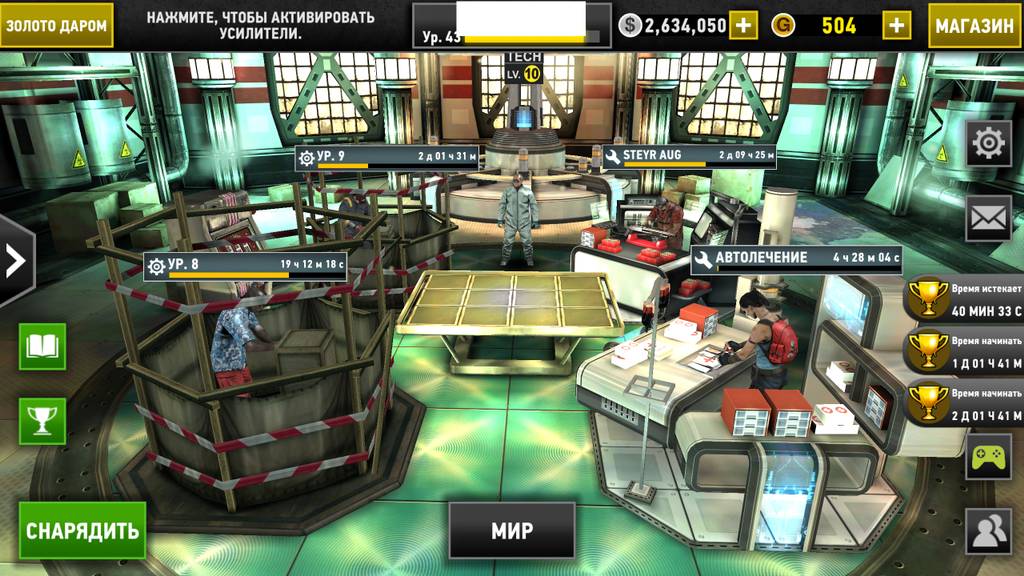Open the ЗОЛОТО ДАРОМ free gold offer

tap(56, 25)
